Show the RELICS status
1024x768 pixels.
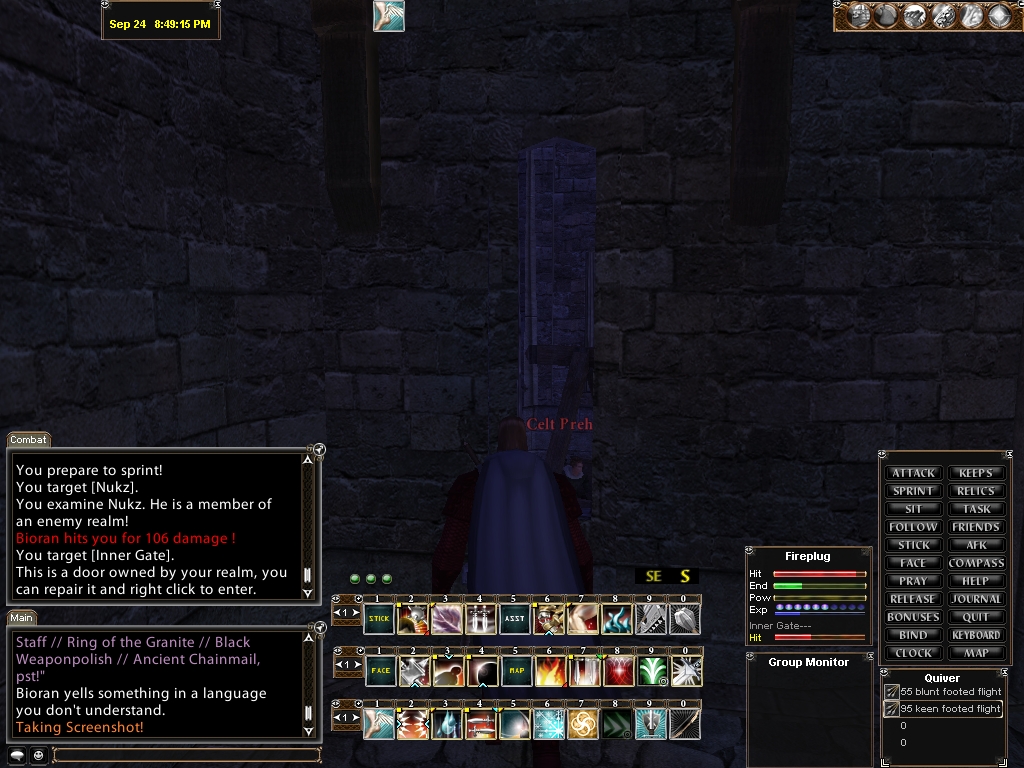(976, 491)
